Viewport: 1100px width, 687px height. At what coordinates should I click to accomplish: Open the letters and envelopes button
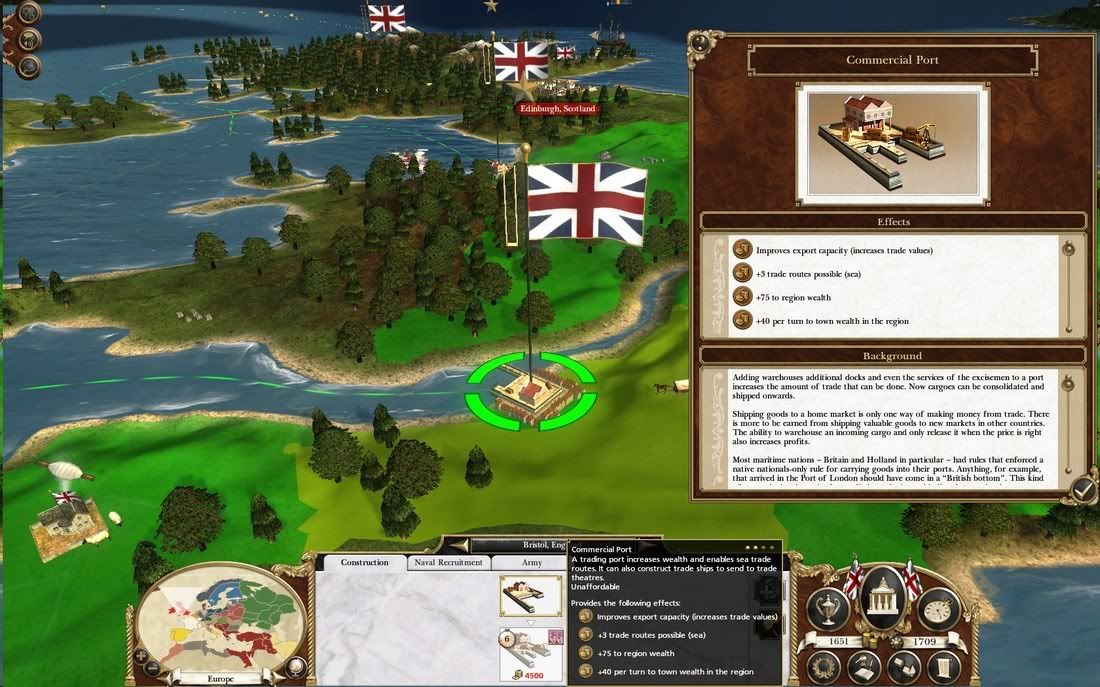click(902, 666)
